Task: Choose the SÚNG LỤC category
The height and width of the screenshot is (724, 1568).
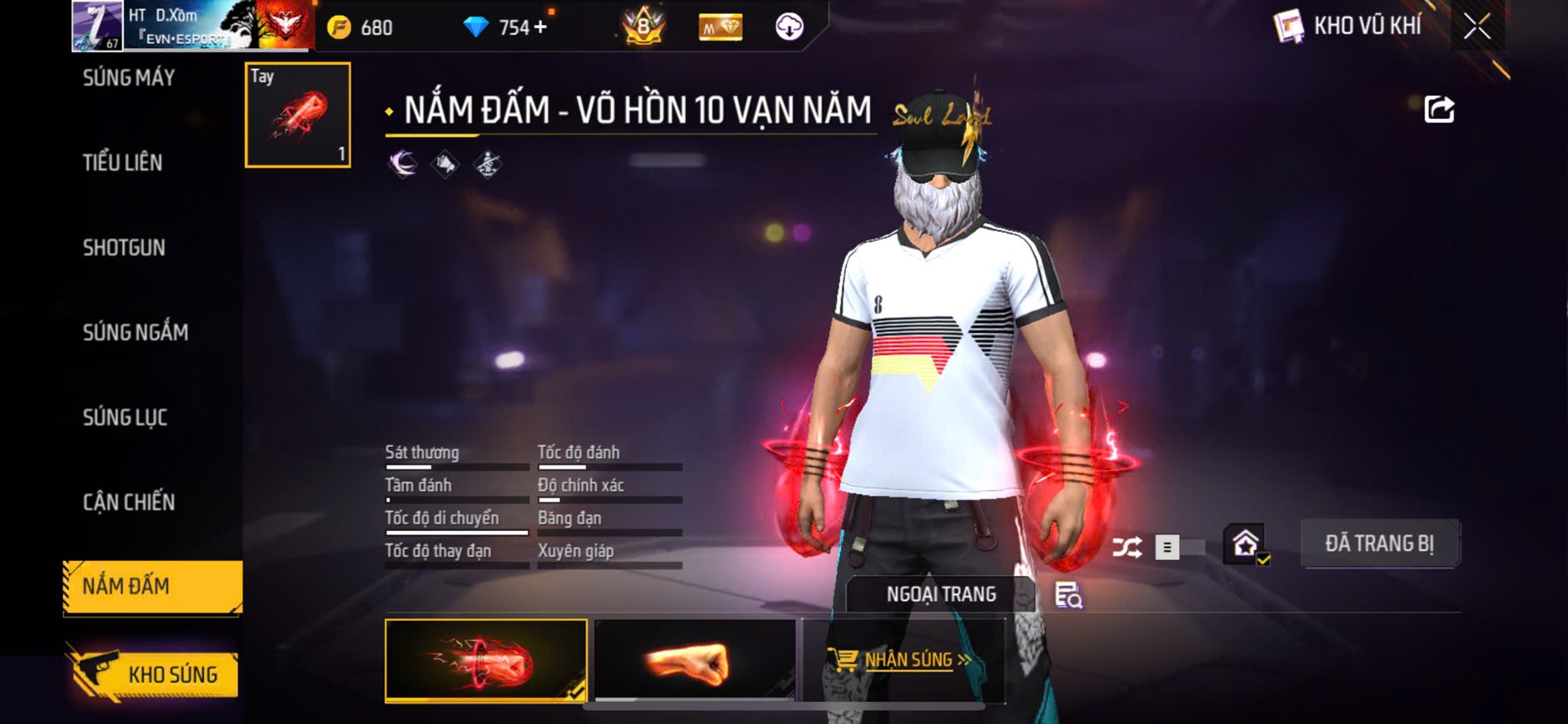Action: coord(125,418)
